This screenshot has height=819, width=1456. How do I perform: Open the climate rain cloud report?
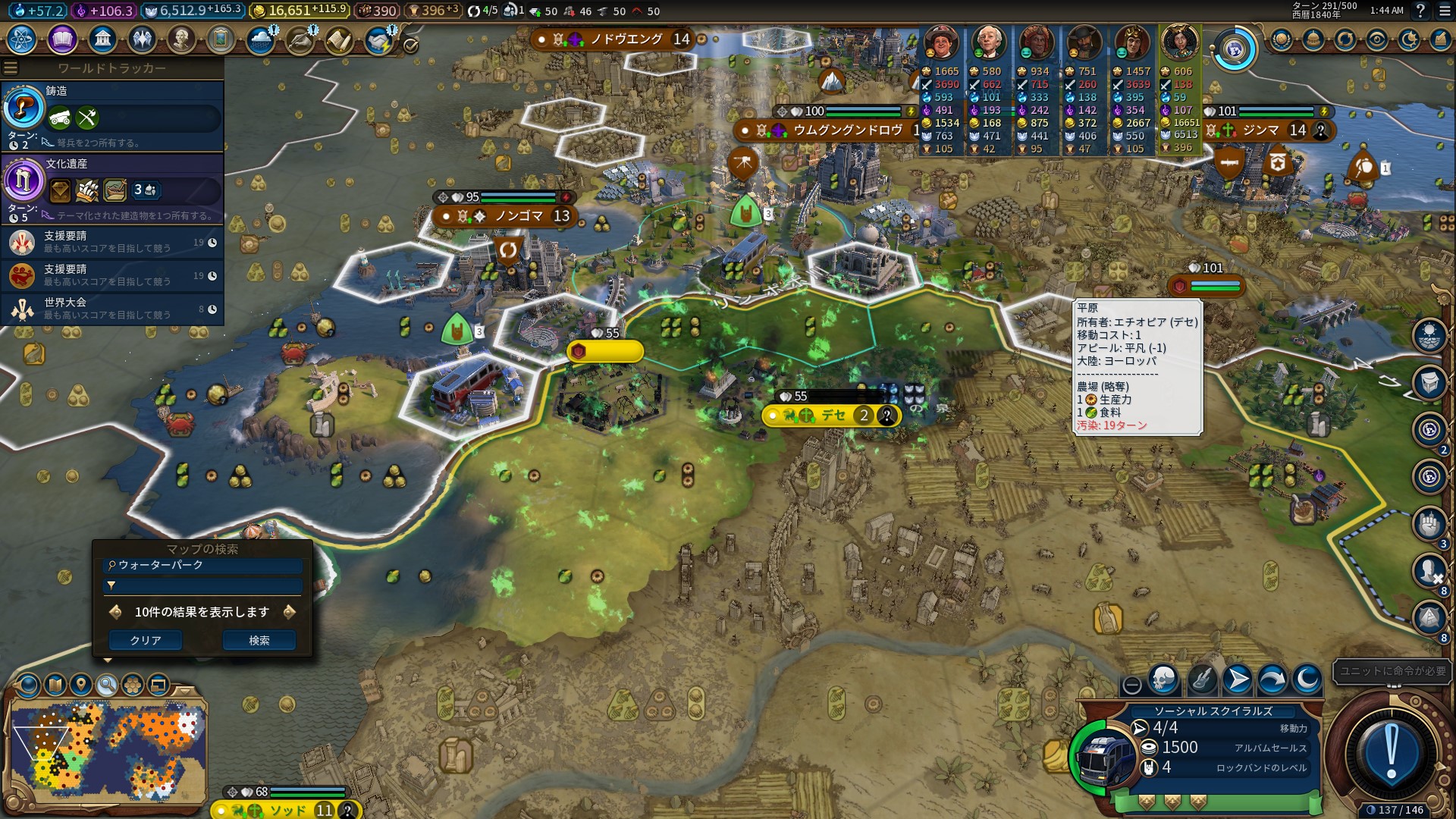260,40
